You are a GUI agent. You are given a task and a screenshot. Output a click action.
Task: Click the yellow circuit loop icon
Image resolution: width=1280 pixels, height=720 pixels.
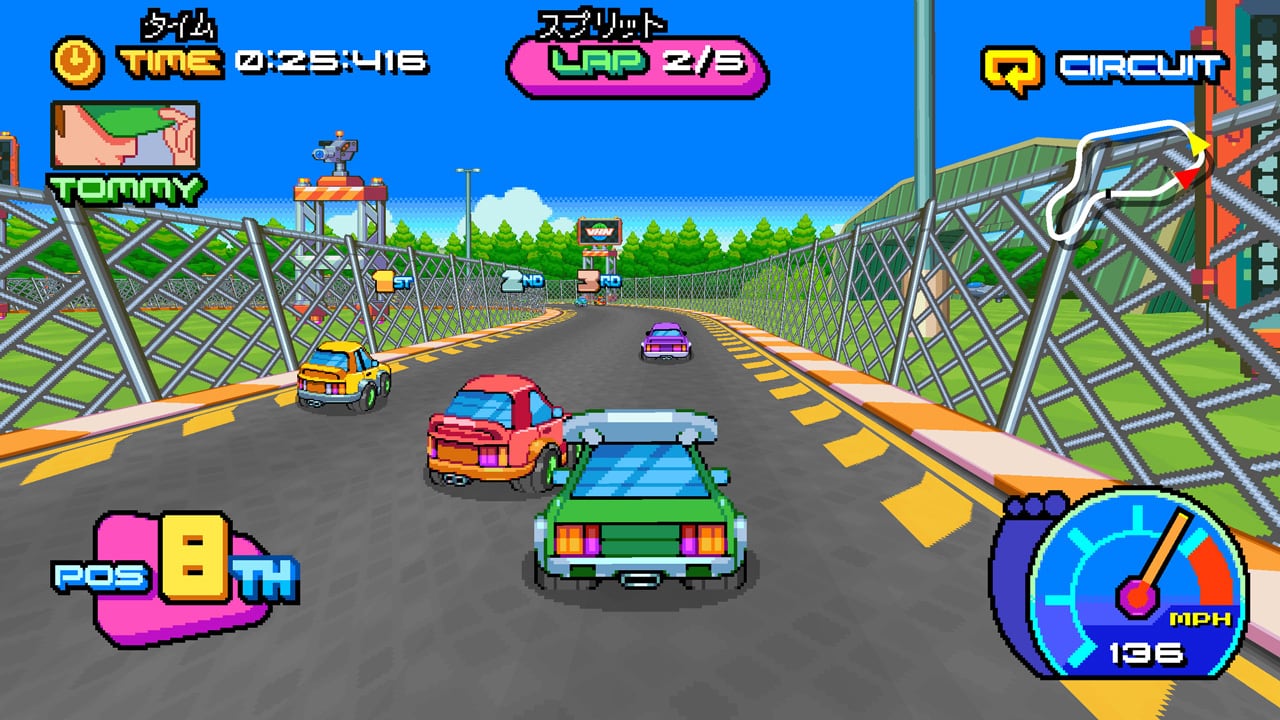click(x=1012, y=69)
